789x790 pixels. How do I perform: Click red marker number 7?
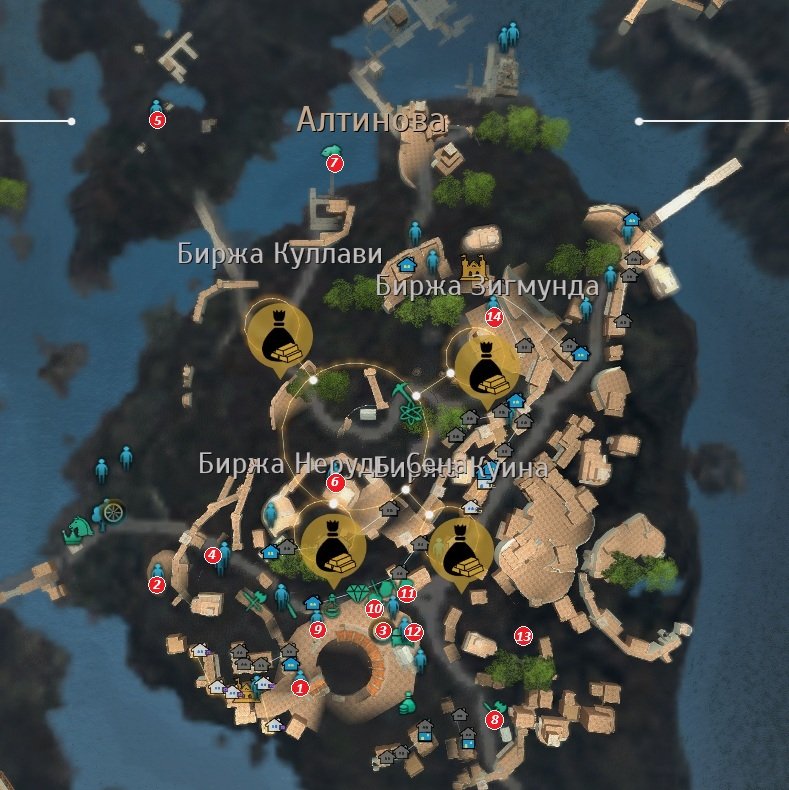click(335, 163)
